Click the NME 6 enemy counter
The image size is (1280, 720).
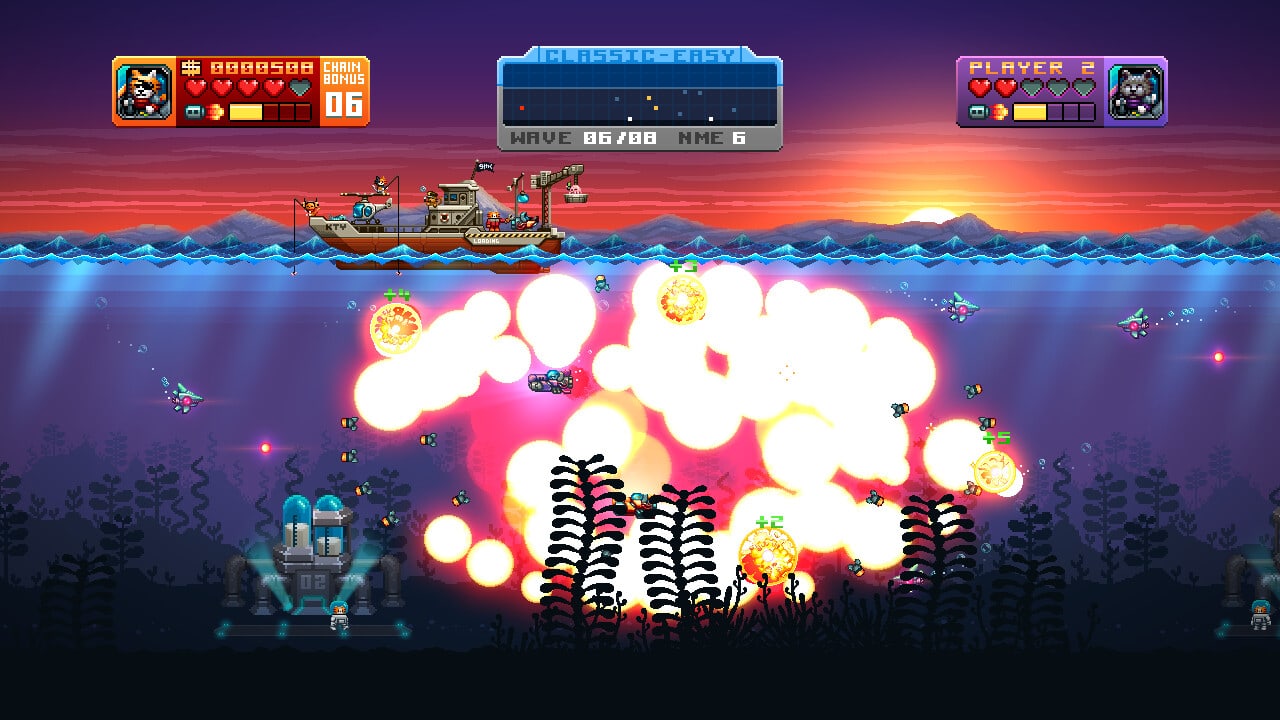(x=713, y=137)
